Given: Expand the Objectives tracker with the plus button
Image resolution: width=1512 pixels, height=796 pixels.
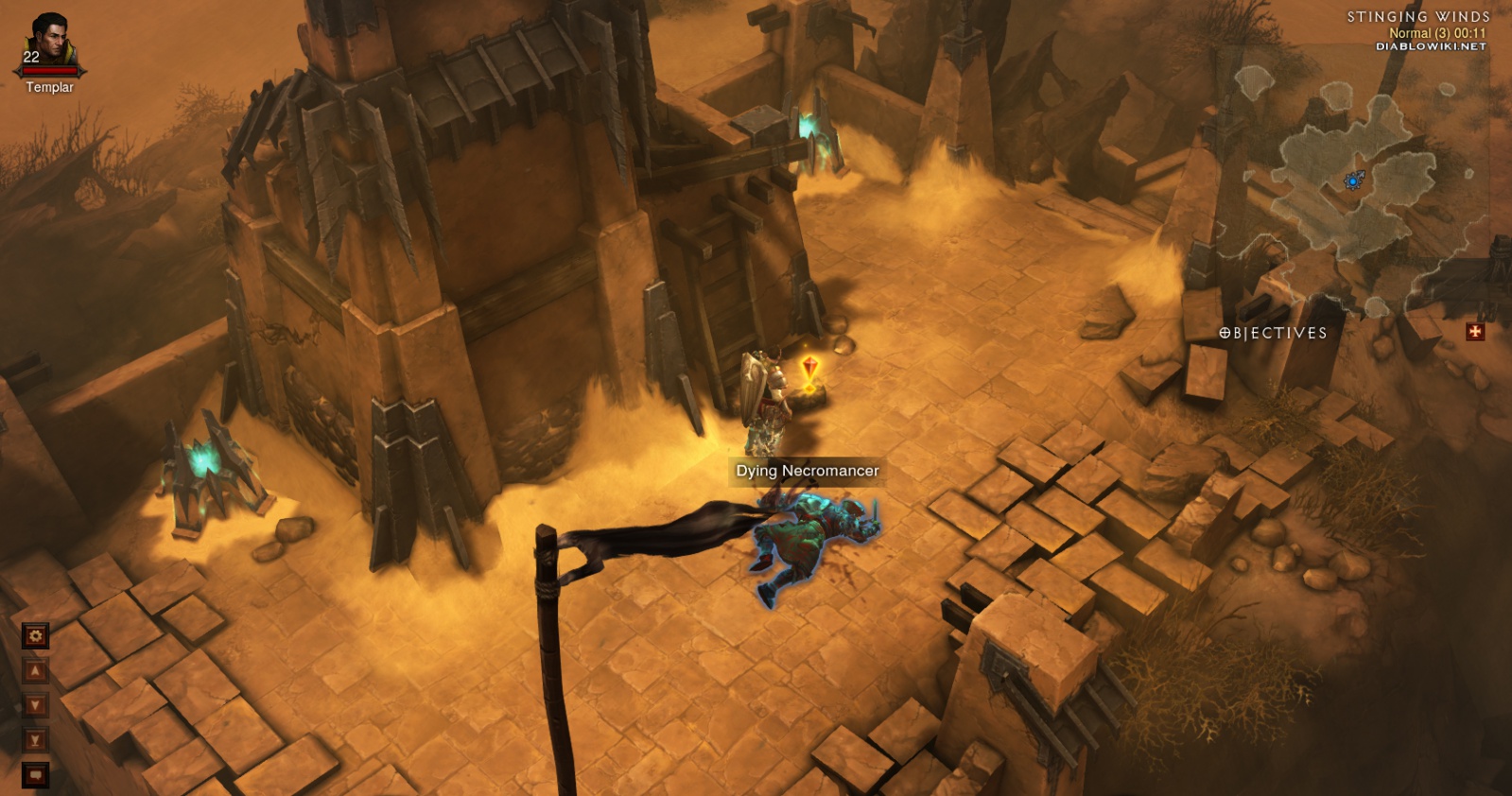Looking at the screenshot, I should (x=1475, y=332).
